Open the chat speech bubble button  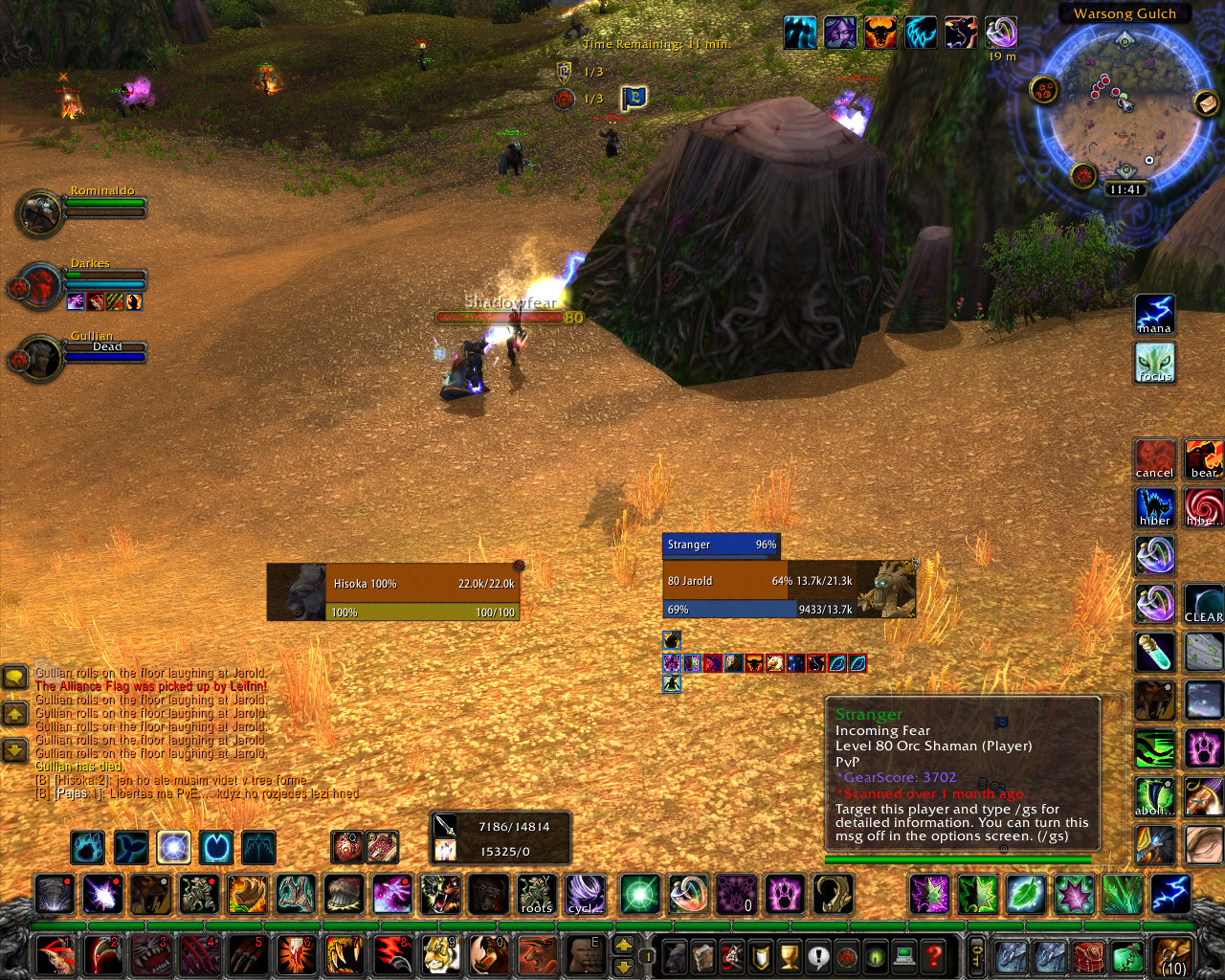[14, 679]
